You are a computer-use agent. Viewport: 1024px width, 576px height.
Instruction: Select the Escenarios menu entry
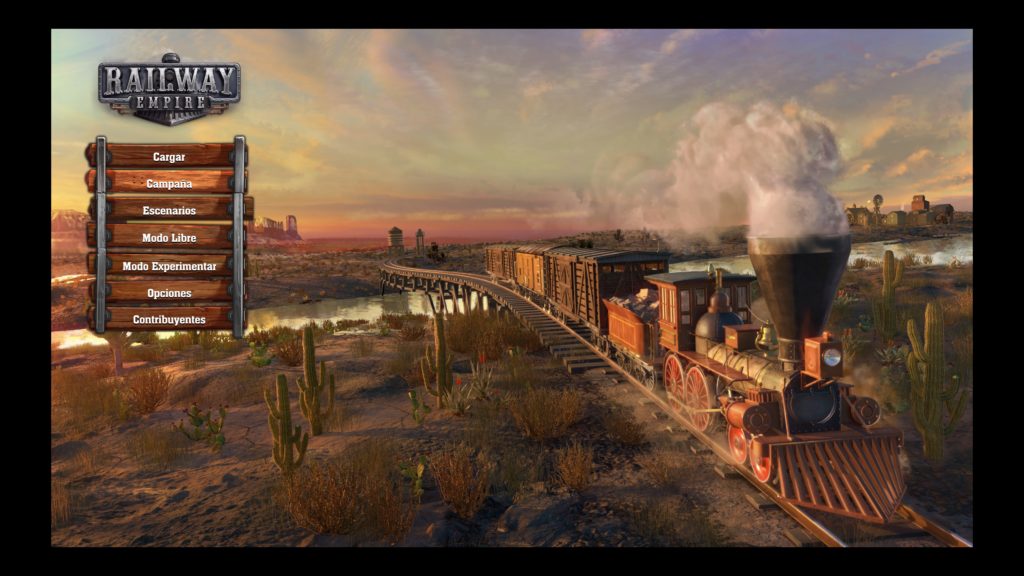tap(169, 211)
